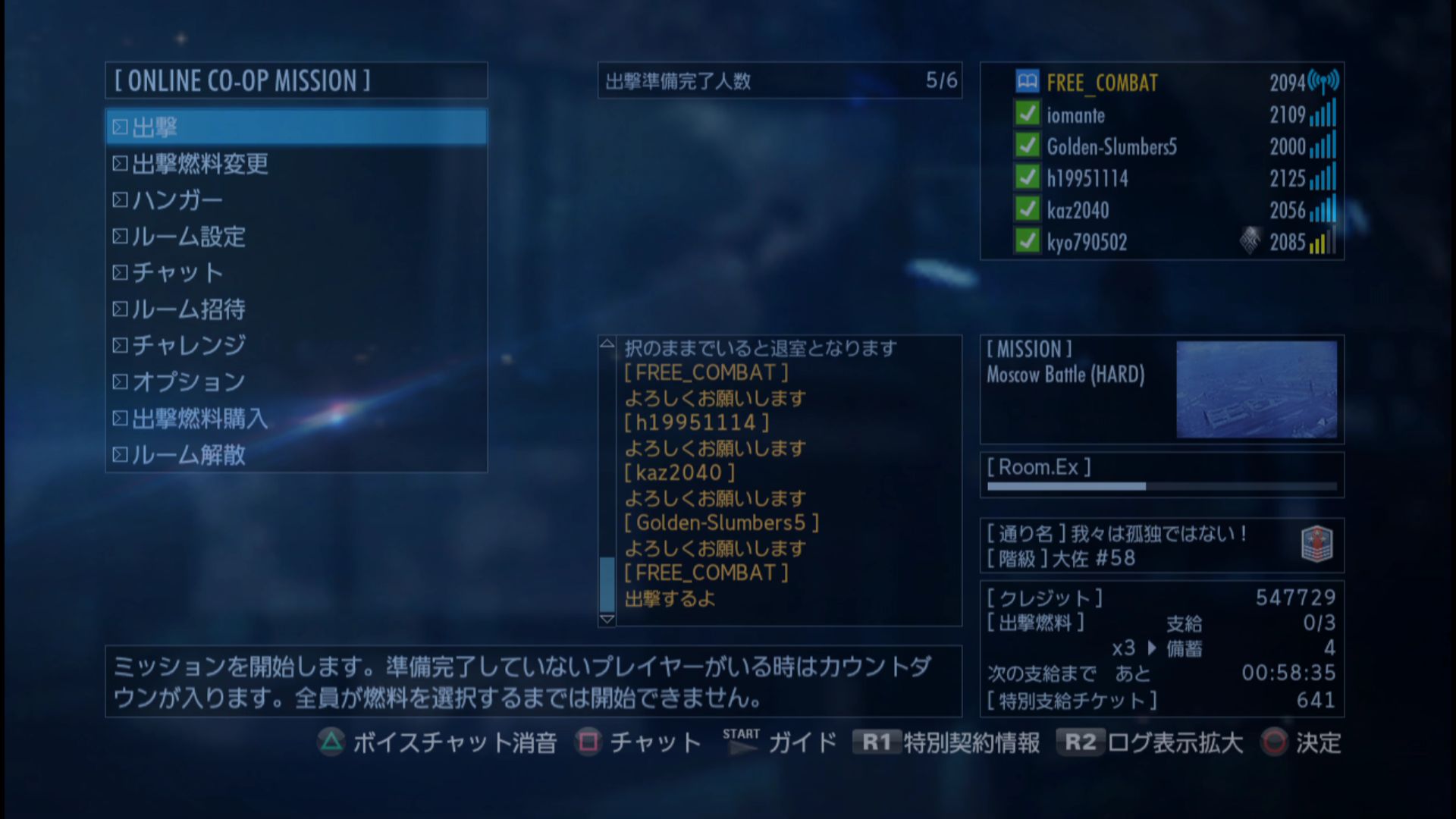The width and height of the screenshot is (1456, 819).
Task: Select ルーム招待 to invite players
Action: [189, 309]
